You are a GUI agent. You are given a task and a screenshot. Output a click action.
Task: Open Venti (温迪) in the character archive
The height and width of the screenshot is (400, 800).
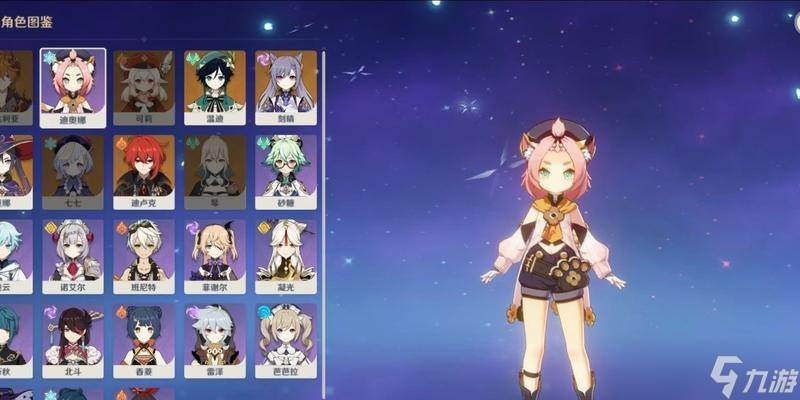tap(214, 86)
